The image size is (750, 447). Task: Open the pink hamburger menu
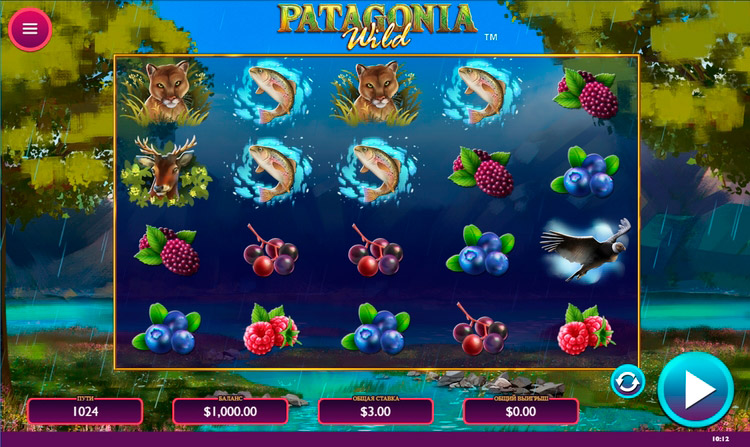point(30,29)
